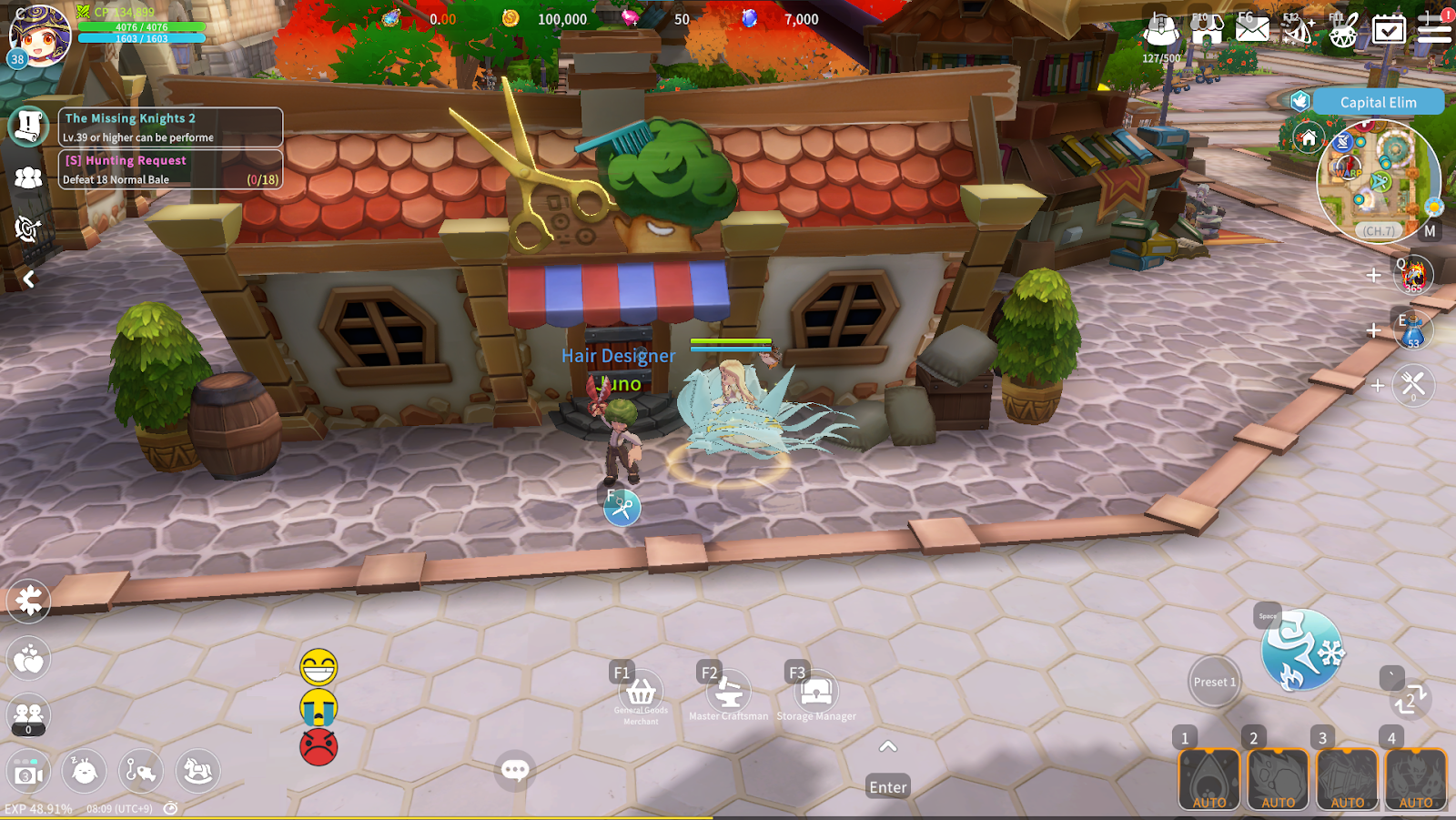Image resolution: width=1456 pixels, height=820 pixels.
Task: Use the blue mana potion slot
Action: click(x=1413, y=330)
